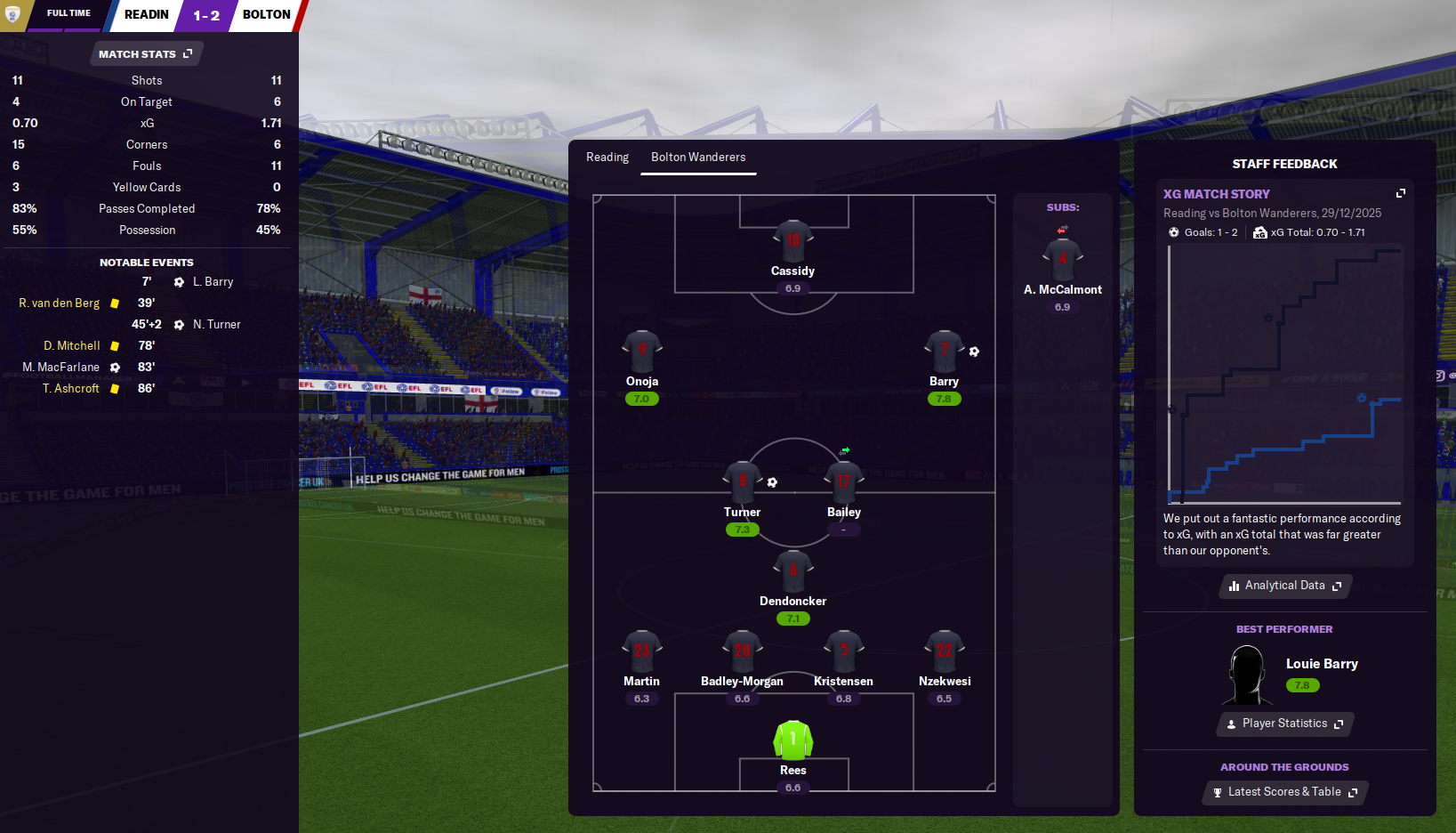The width and height of the screenshot is (1456, 833).
Task: Expand the xG Match Story chart
Action: click(x=1401, y=193)
